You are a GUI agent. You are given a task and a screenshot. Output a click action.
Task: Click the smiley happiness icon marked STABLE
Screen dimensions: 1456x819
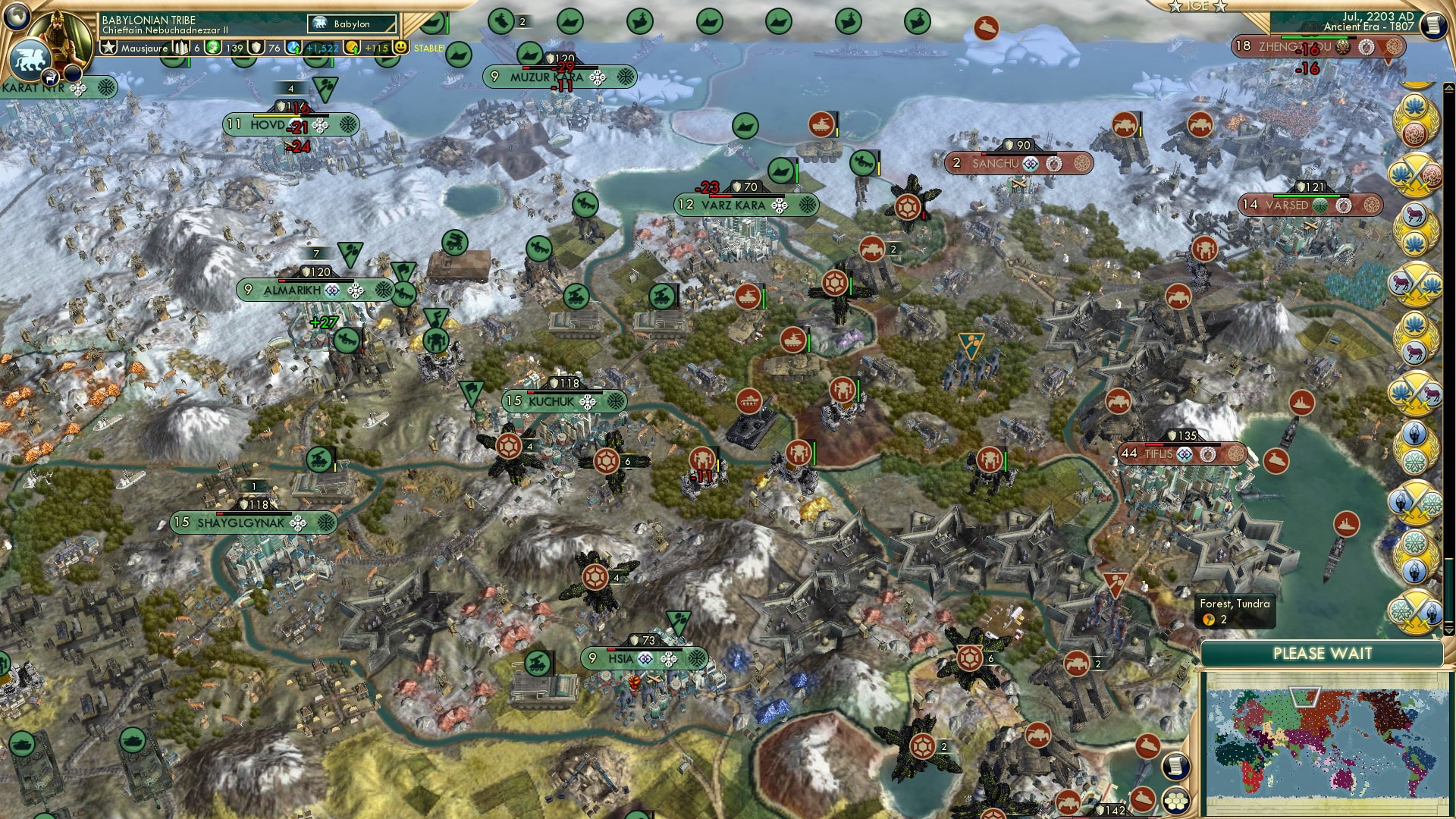pos(400,47)
